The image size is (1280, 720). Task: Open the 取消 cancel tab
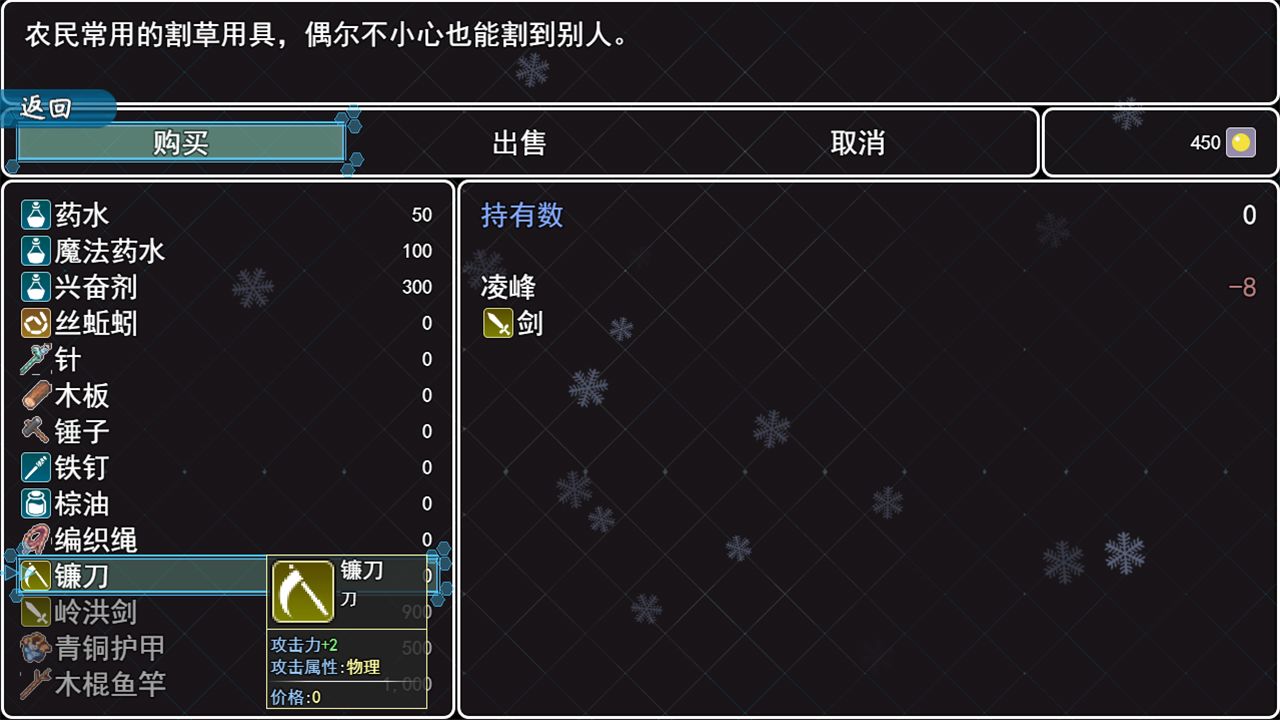858,143
